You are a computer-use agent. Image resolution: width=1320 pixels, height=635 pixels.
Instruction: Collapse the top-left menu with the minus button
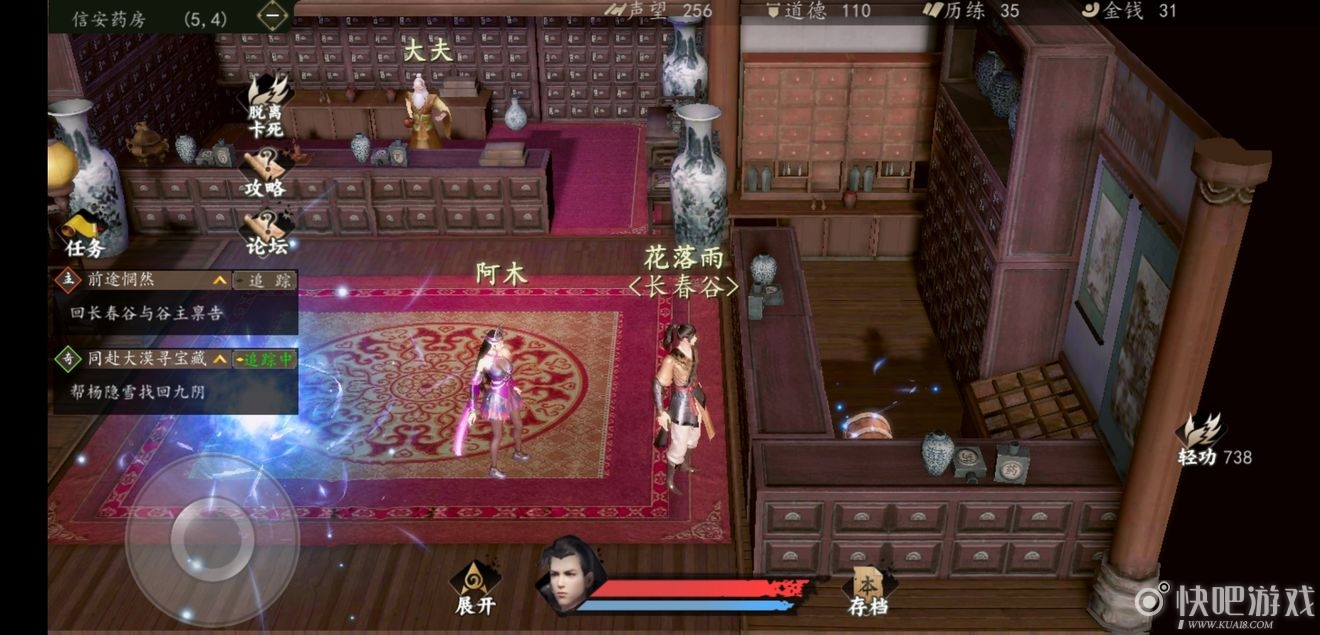[272, 16]
